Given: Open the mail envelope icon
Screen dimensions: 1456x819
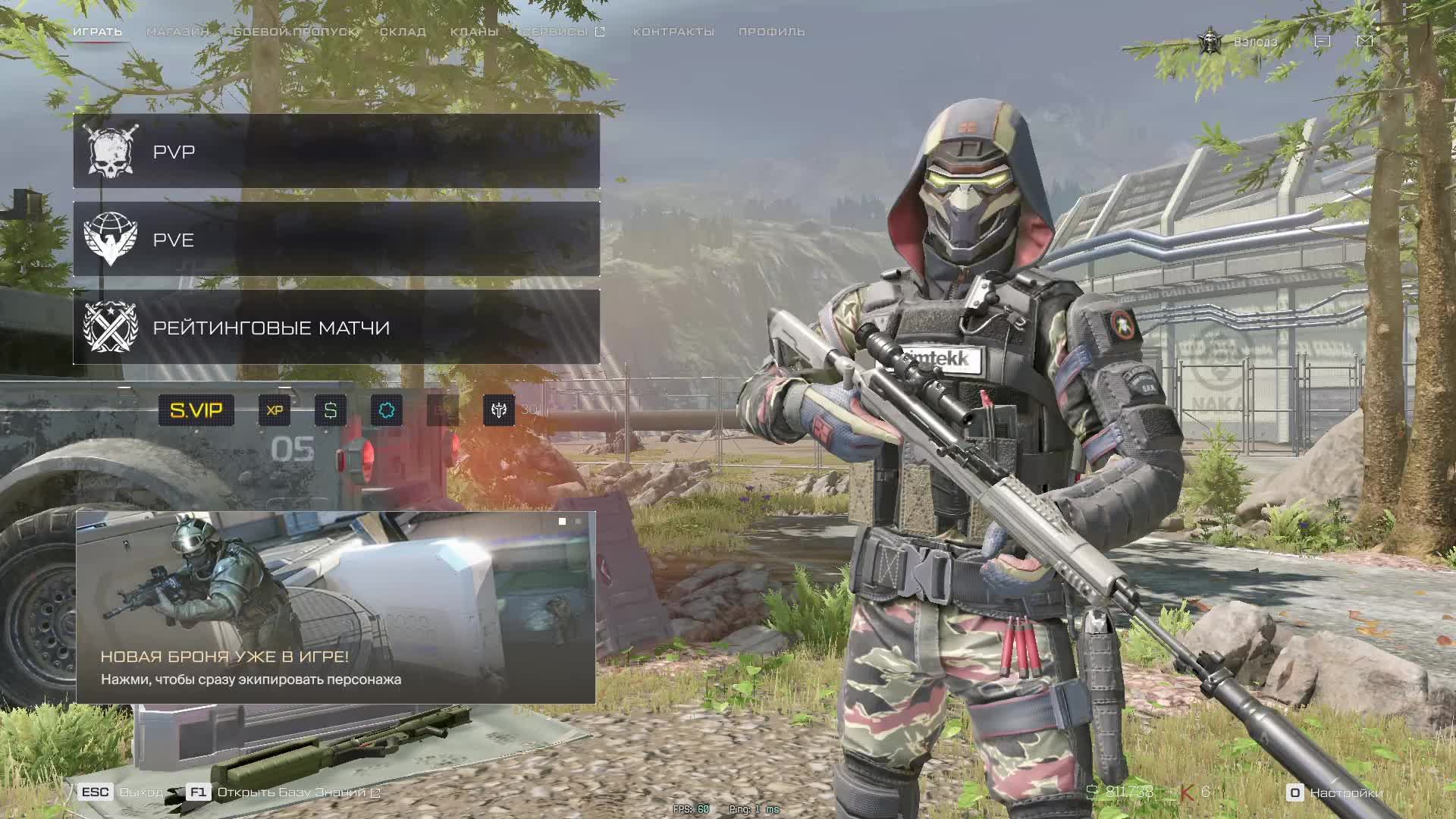Looking at the screenshot, I should pyautogui.click(x=1364, y=41).
